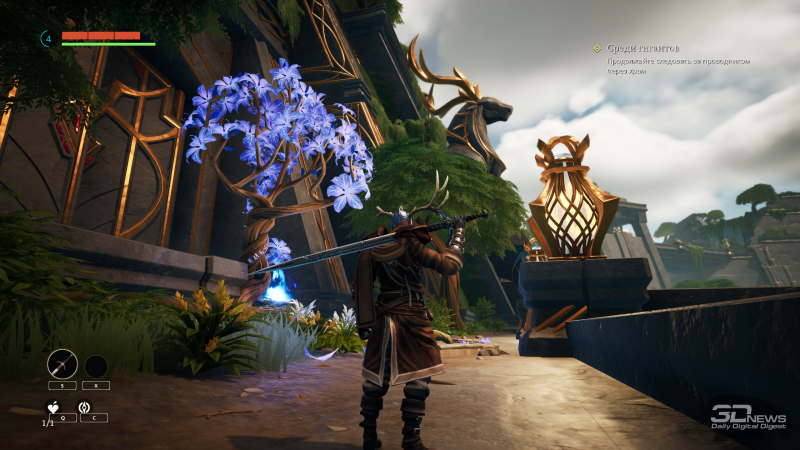Click the level 4 indicator circle
This screenshot has height=450, width=800.
(46, 38)
